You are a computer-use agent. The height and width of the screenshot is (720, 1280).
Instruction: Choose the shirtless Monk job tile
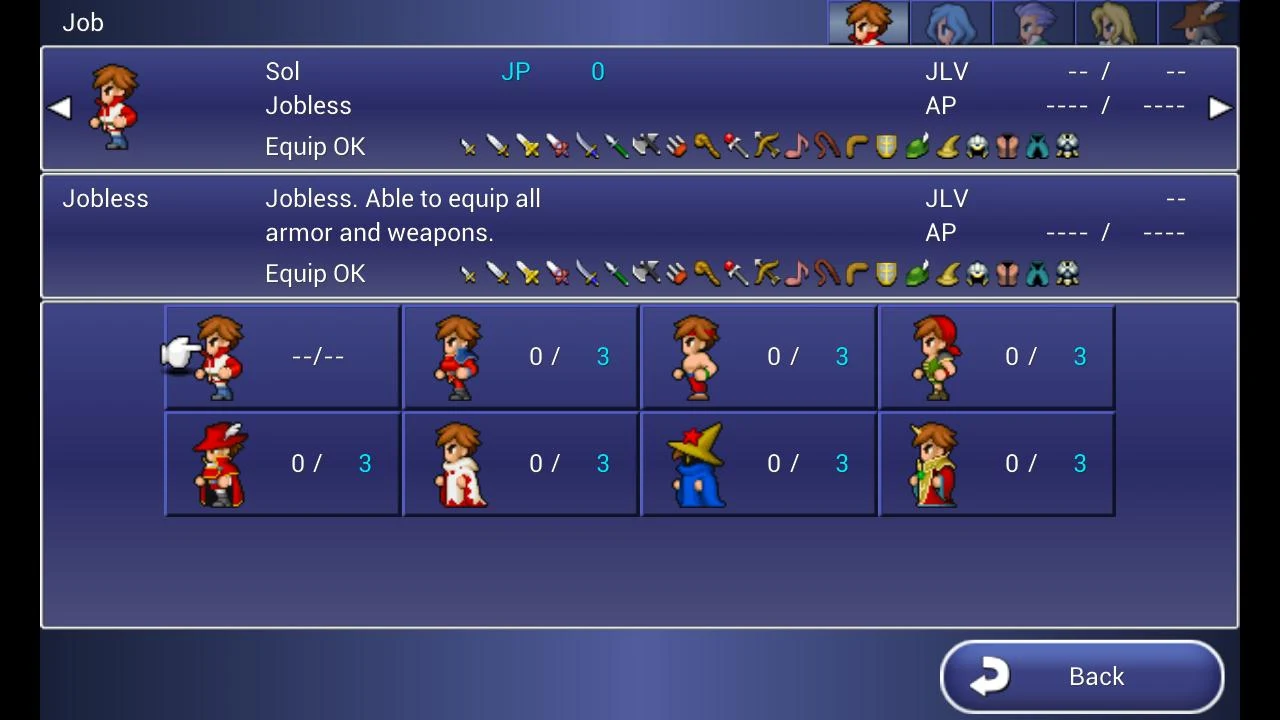point(758,357)
